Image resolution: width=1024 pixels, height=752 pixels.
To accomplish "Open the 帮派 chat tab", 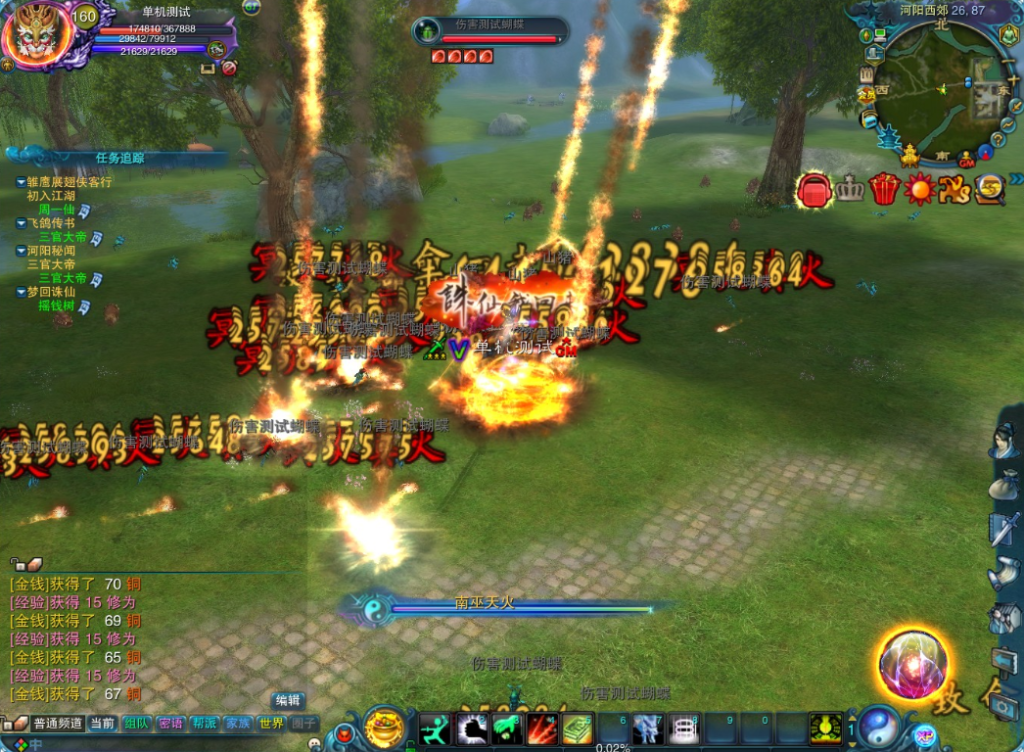I will click(x=204, y=723).
